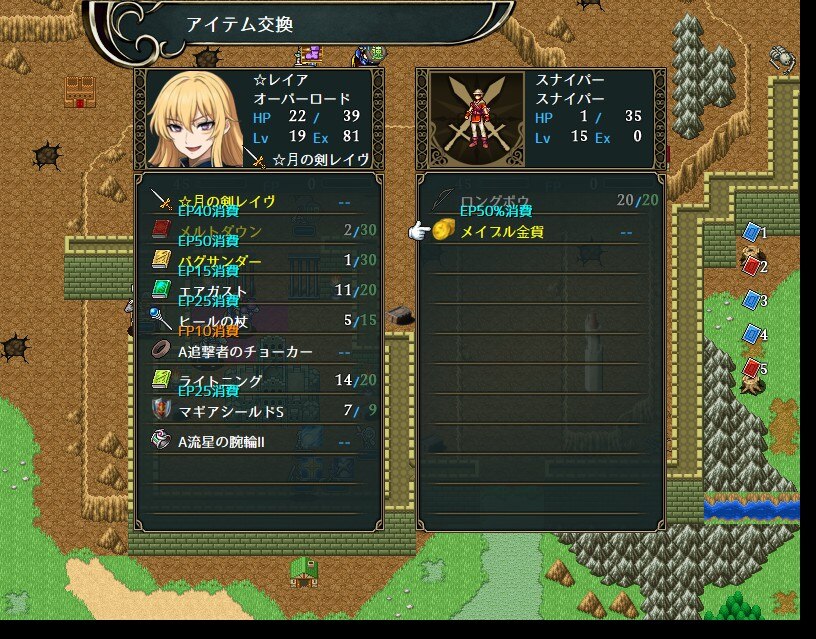
Task: Choose the A追撃者のチョーカー accessory
Action: (257, 352)
